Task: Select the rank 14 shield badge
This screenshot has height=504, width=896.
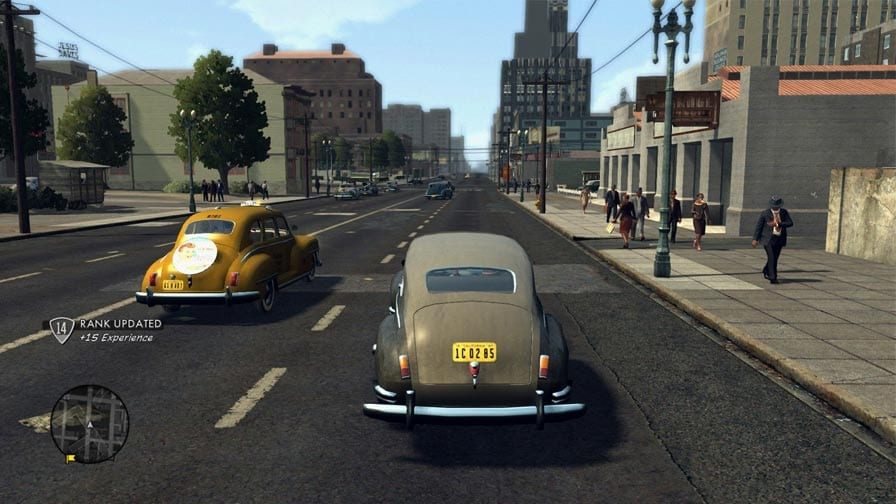Action: tap(62, 330)
